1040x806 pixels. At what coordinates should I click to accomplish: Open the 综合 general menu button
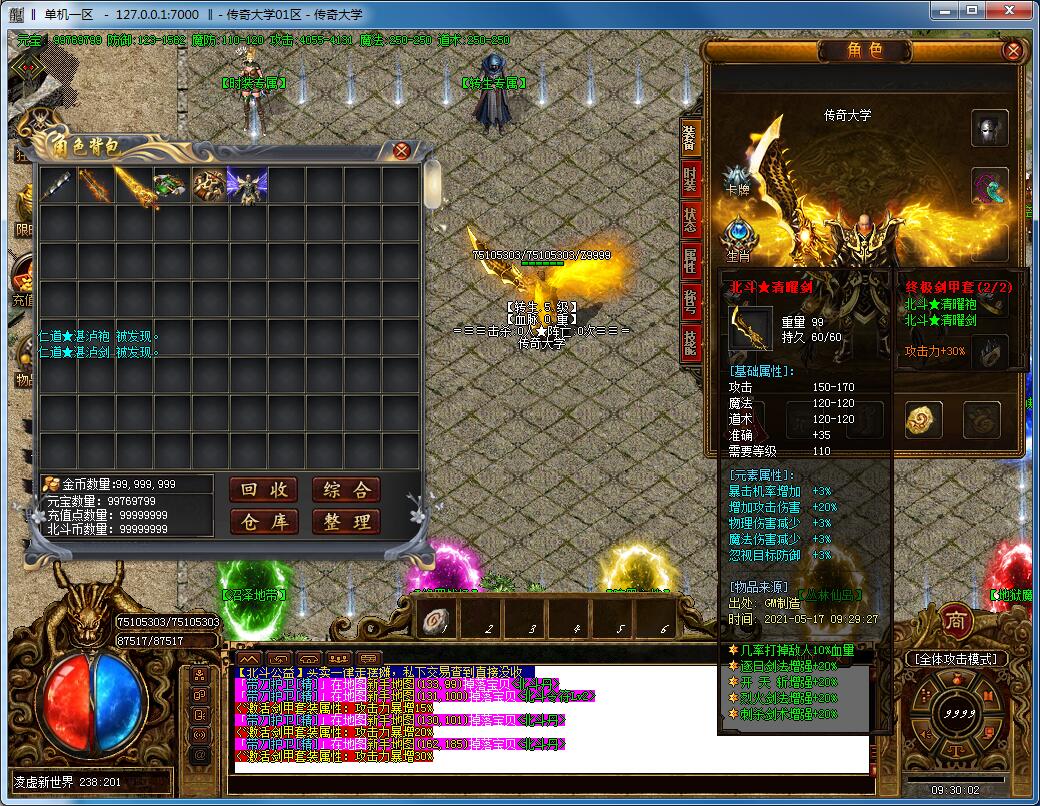346,489
